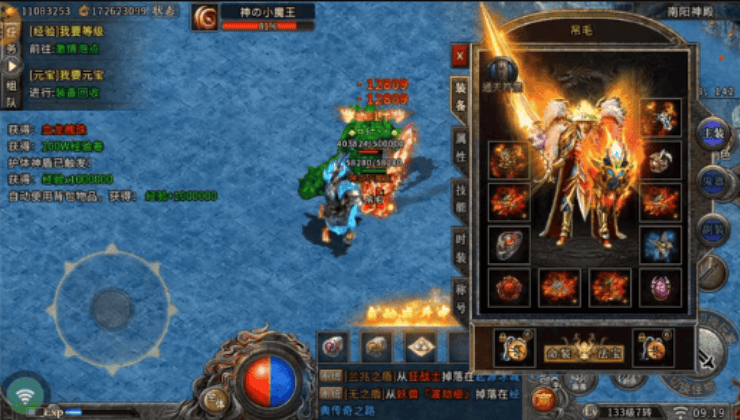Select the silver ring equipment slot
The height and width of the screenshot is (420, 740).
pos(509,244)
